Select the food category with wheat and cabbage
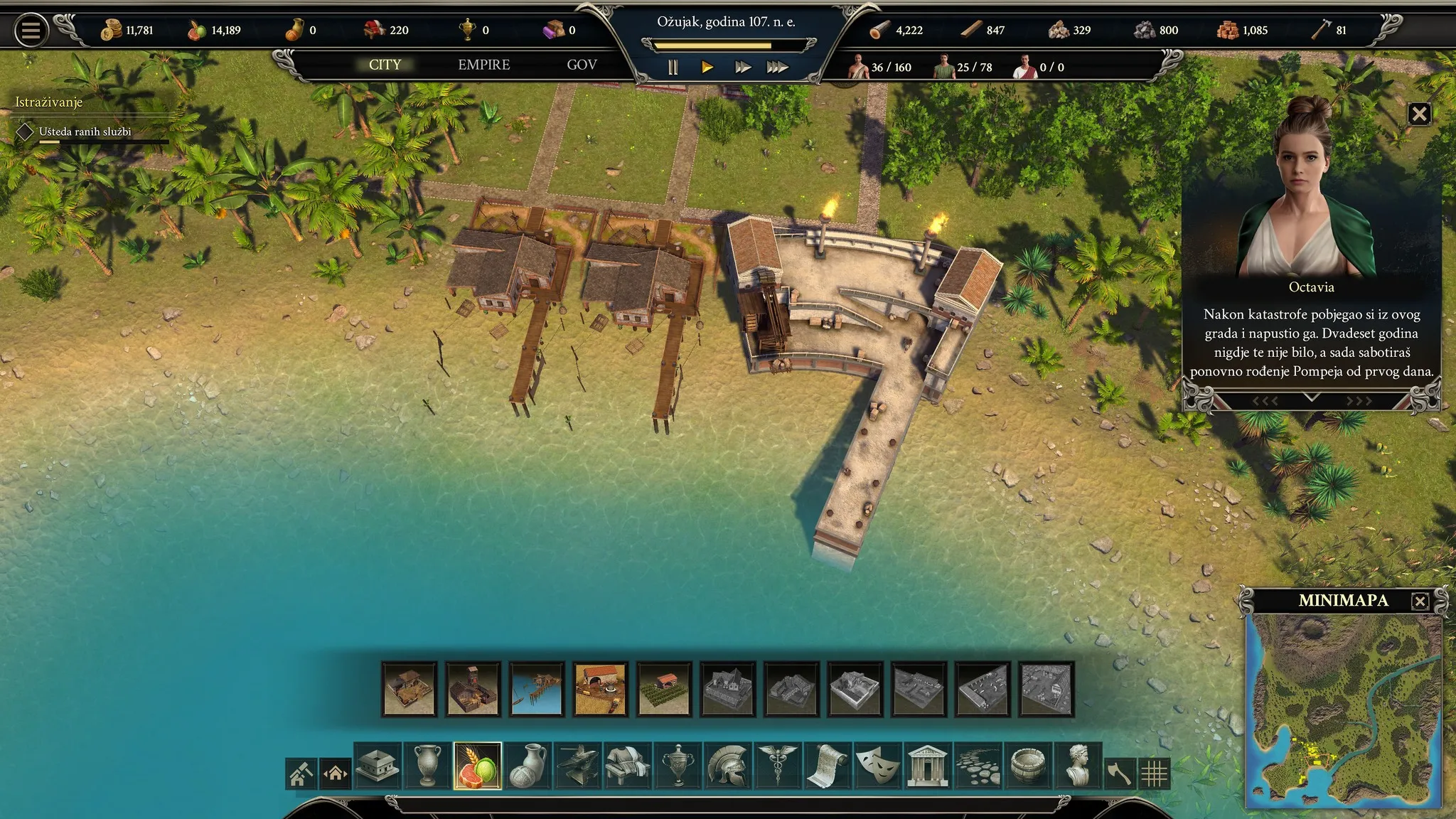This screenshot has width=1456, height=819. tap(477, 766)
